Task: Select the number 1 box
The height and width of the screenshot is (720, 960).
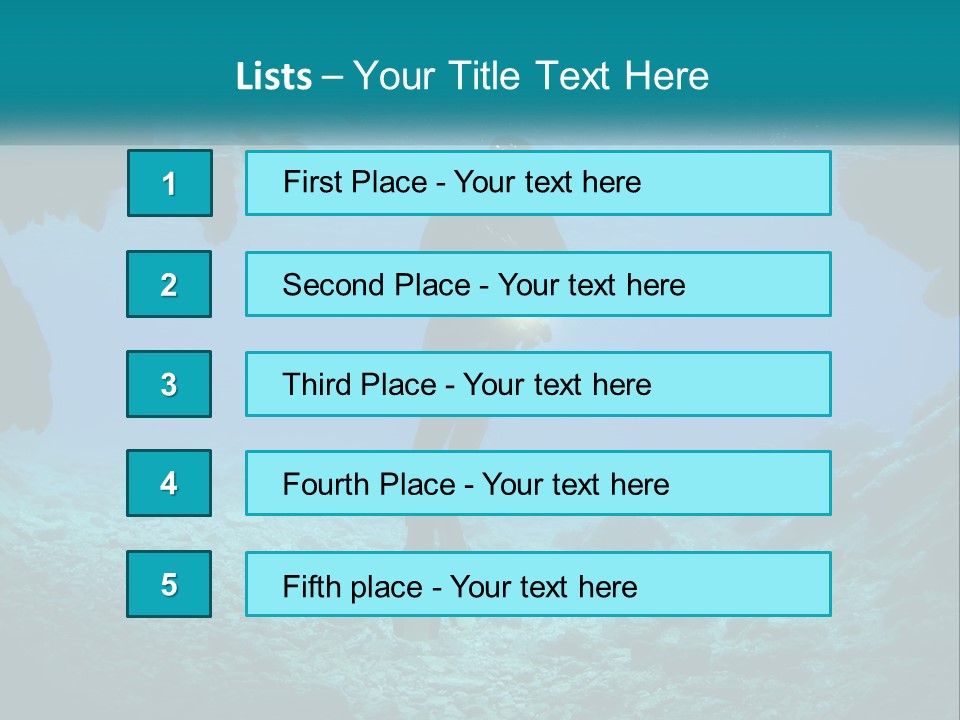Action: (x=170, y=183)
